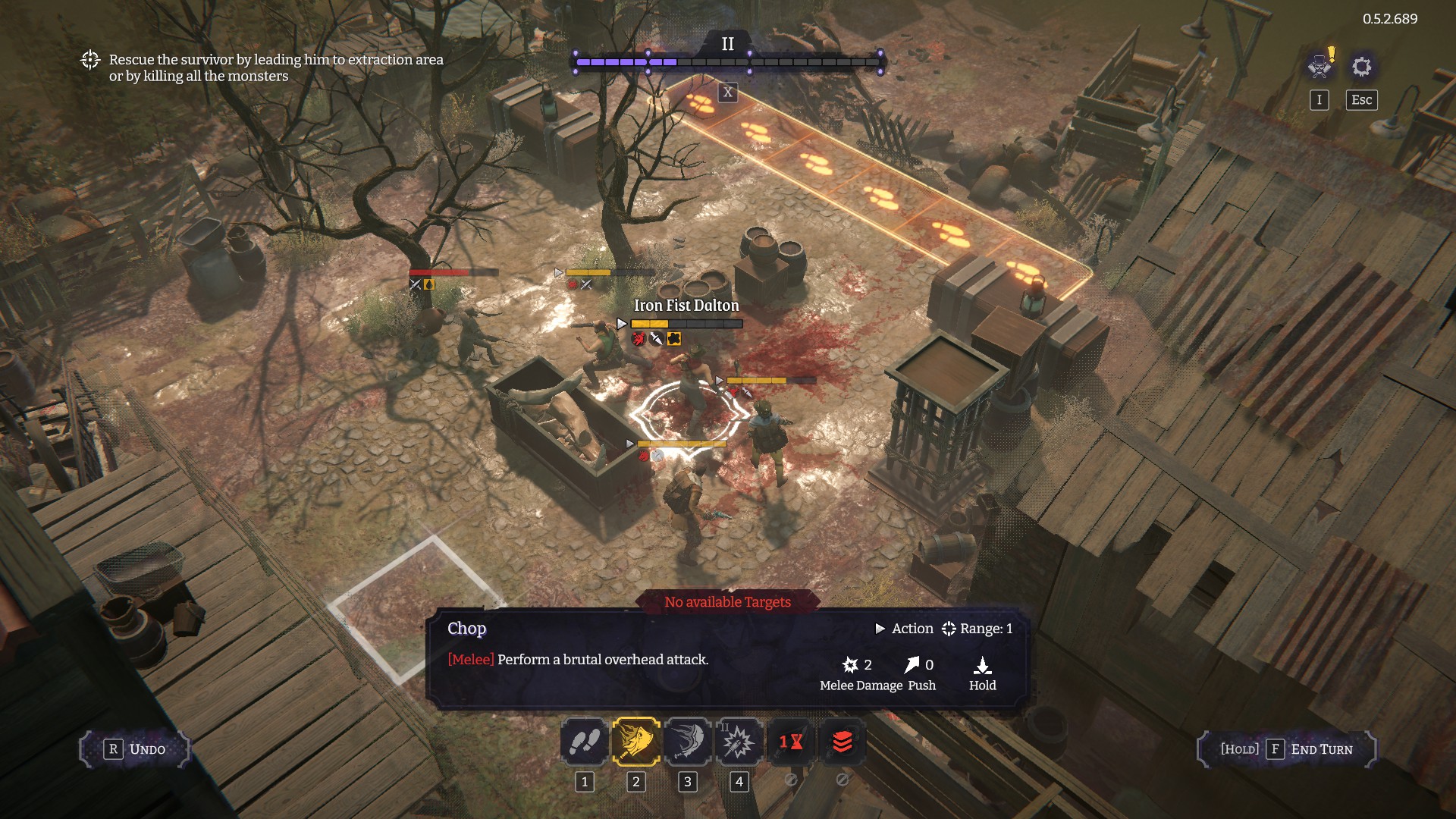Open the settings gear menu
Viewport: 1456px width, 819px height.
[1363, 67]
